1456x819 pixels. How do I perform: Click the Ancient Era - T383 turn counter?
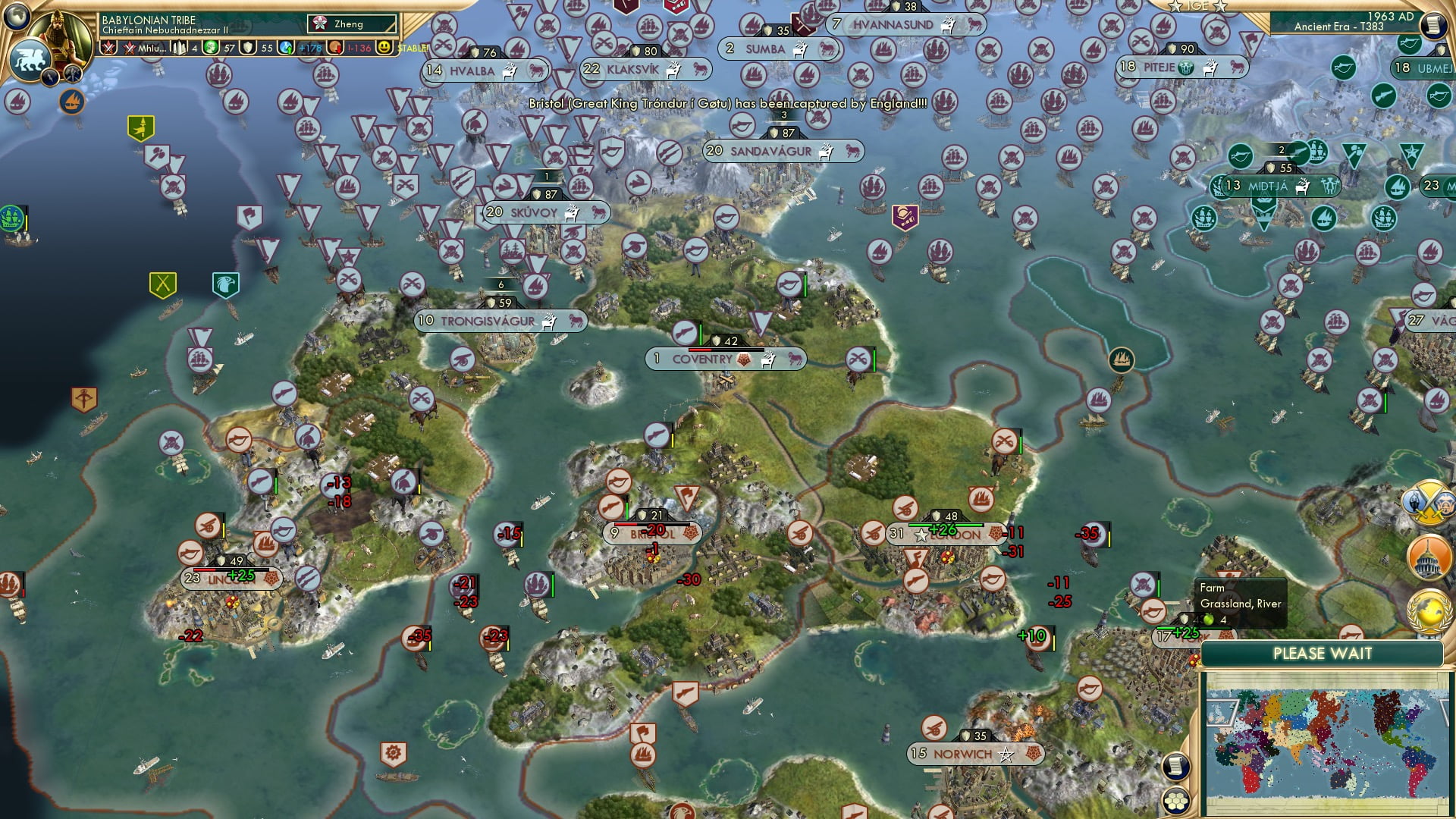pos(1338,28)
